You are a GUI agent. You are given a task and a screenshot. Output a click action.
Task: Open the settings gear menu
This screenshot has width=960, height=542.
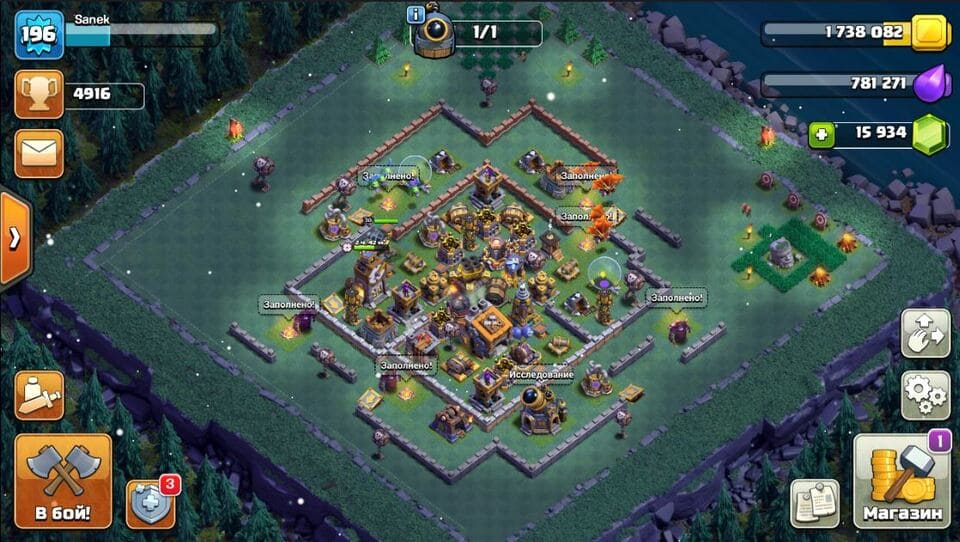925,396
